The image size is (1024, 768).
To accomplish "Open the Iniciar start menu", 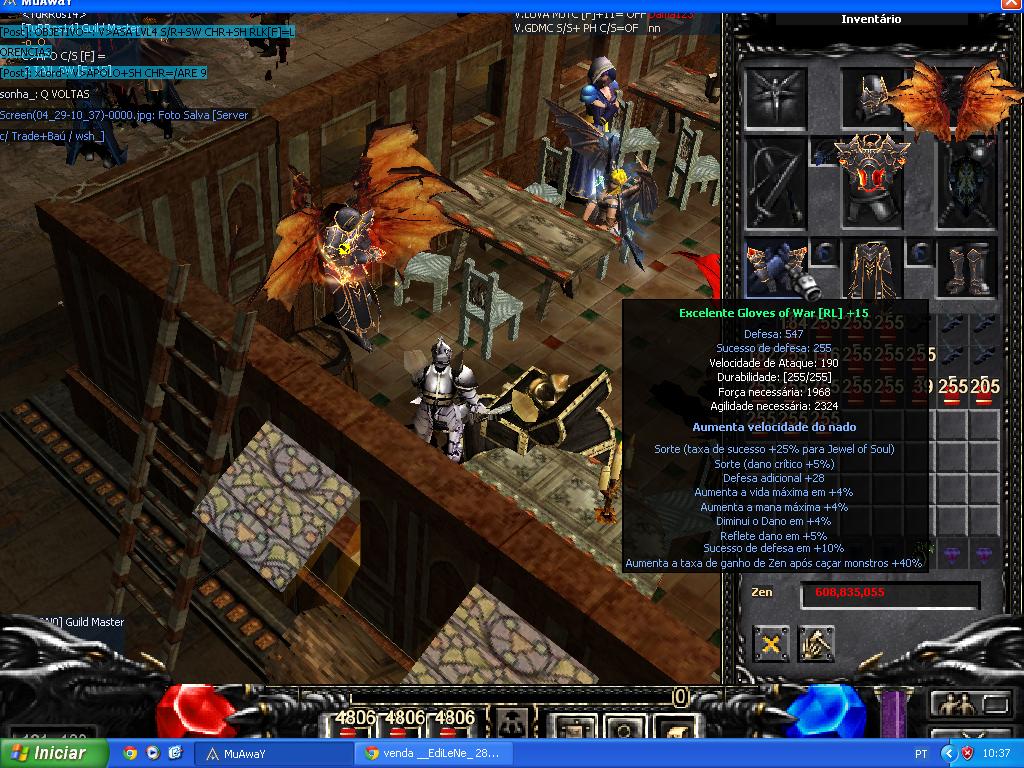I will point(48,753).
